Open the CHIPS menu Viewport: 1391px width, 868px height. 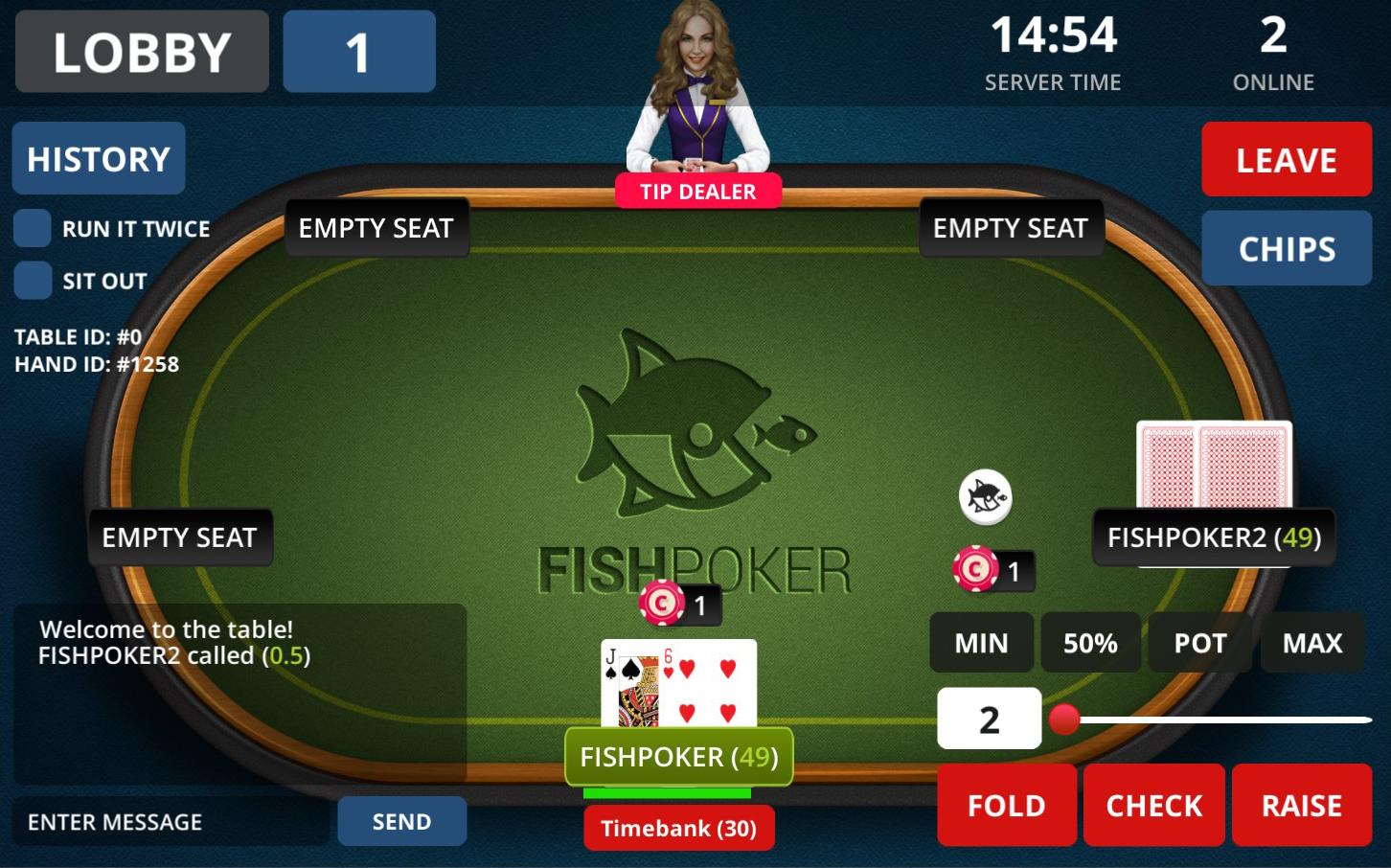click(1287, 248)
